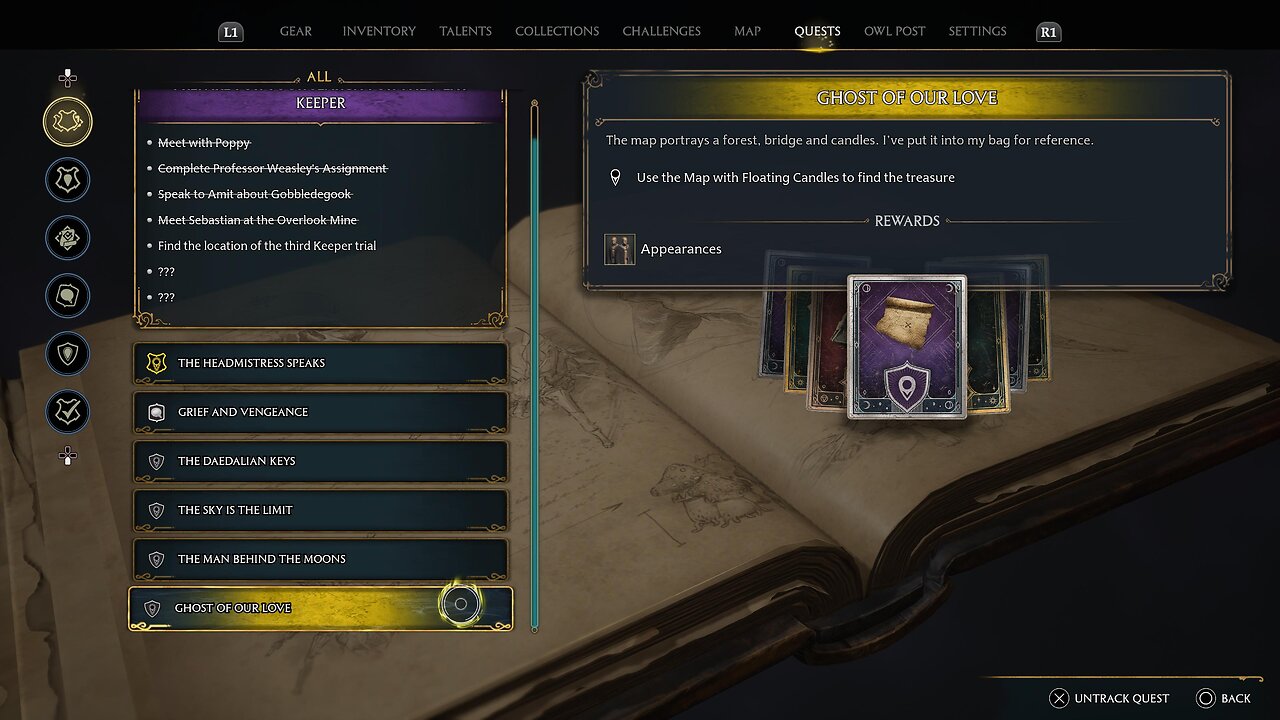Select the highlighted all-quests filter icon
The height and width of the screenshot is (720, 1280).
coord(68,122)
